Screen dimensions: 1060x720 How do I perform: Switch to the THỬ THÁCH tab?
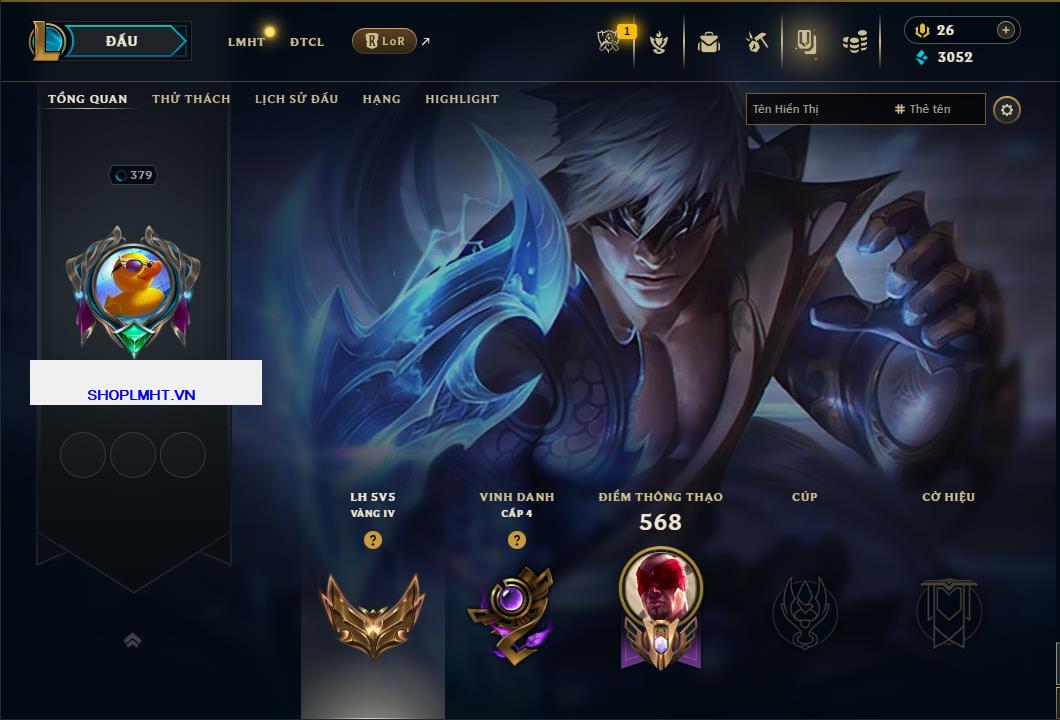pos(191,99)
